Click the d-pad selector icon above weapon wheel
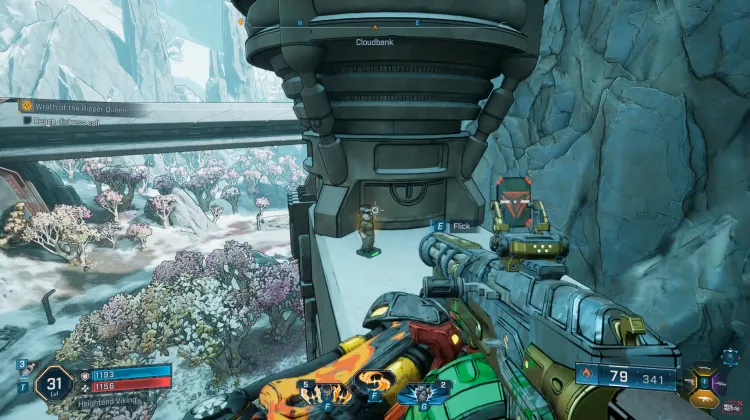Screen dimensions: 750x420 [730, 354]
